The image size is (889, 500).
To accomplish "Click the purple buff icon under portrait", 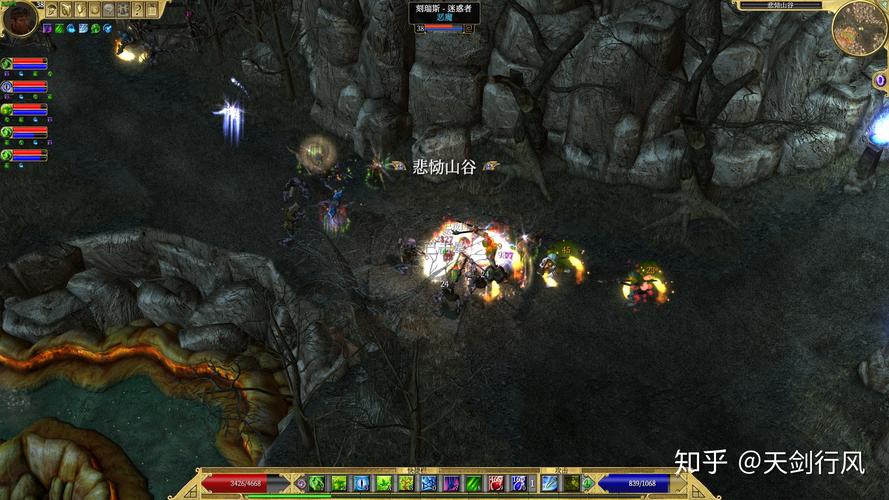I will (x=46, y=28).
